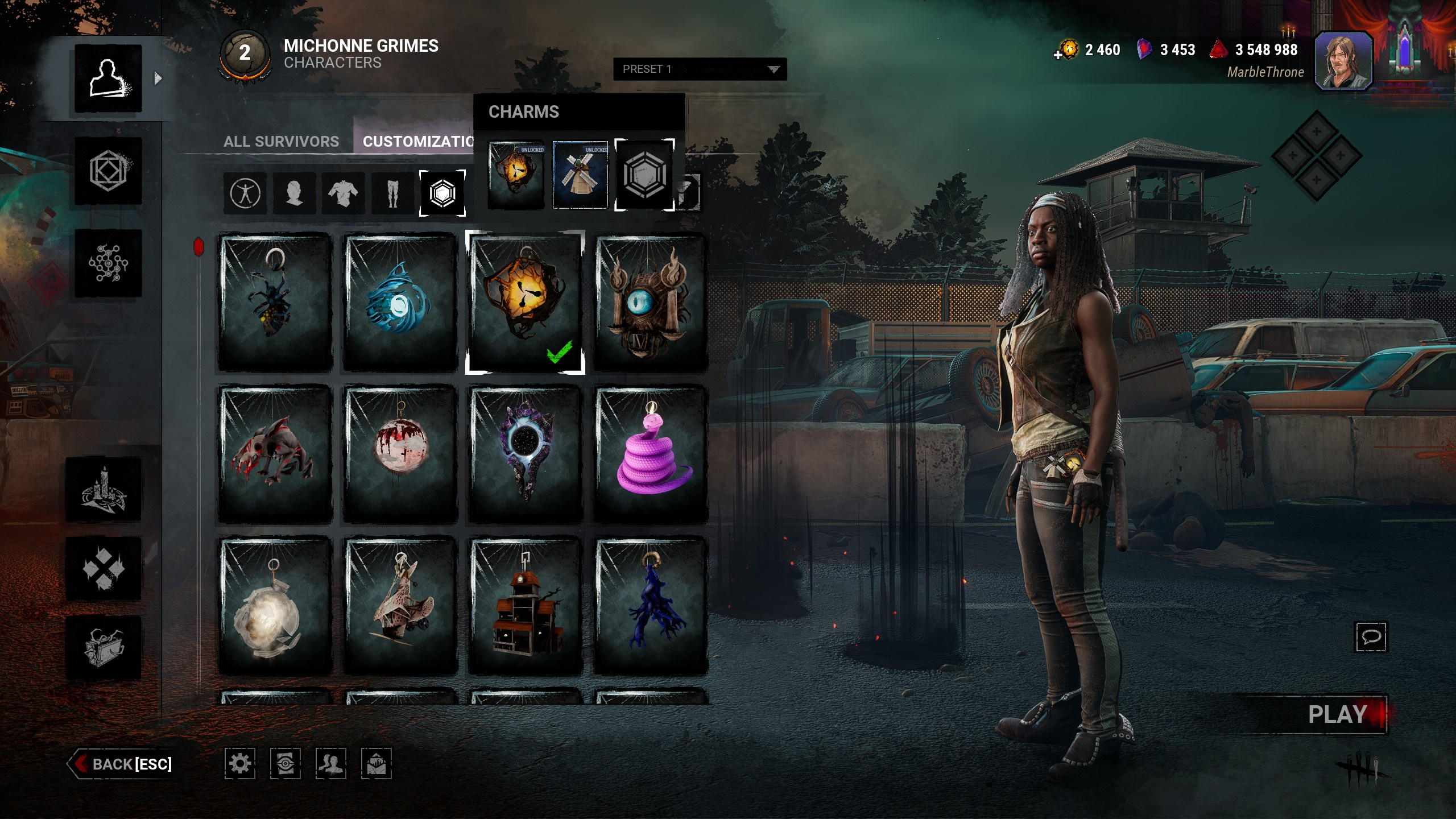
Task: Select the haunted house charm
Action: (x=526, y=605)
